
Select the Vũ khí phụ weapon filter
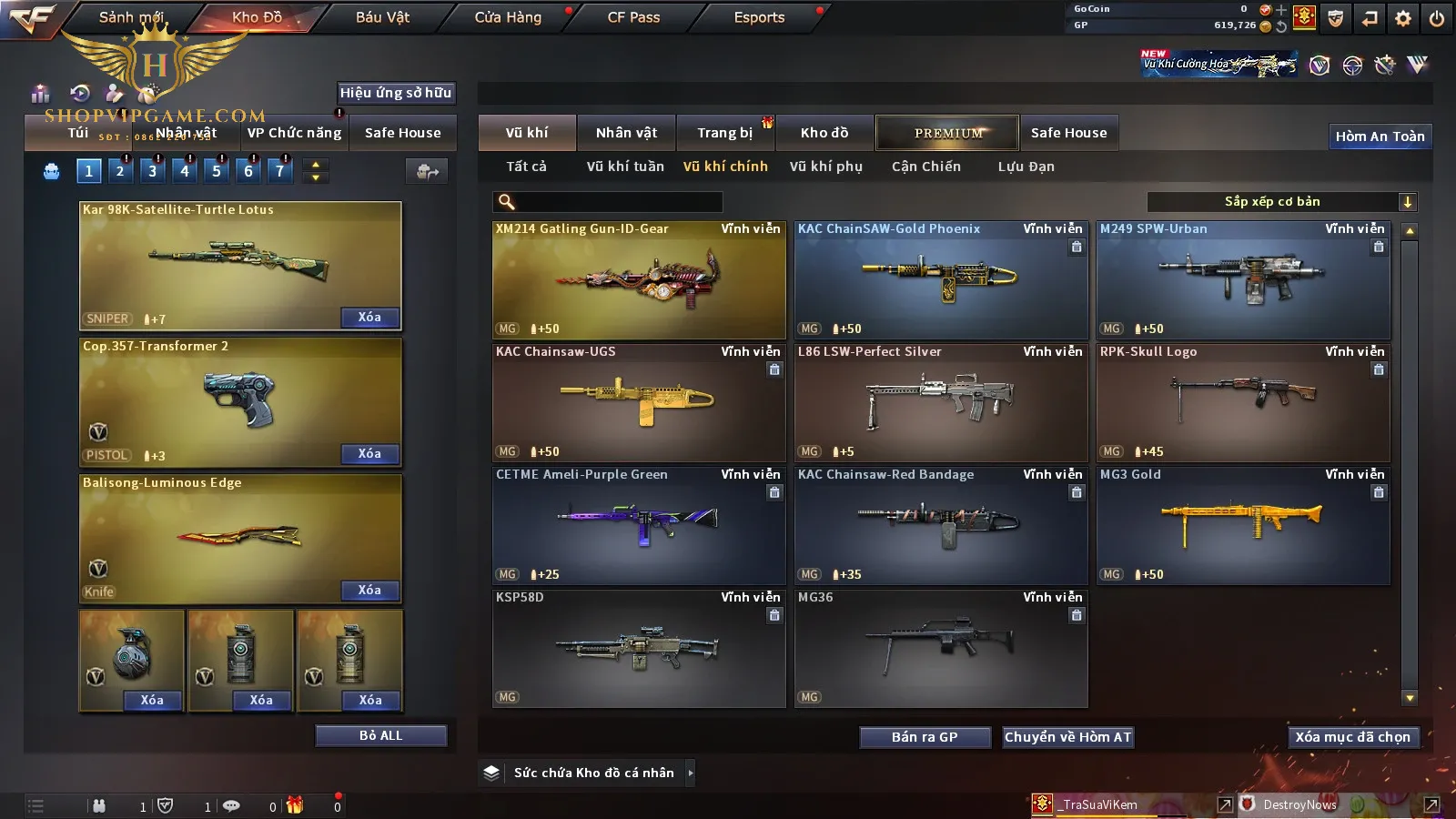(825, 167)
